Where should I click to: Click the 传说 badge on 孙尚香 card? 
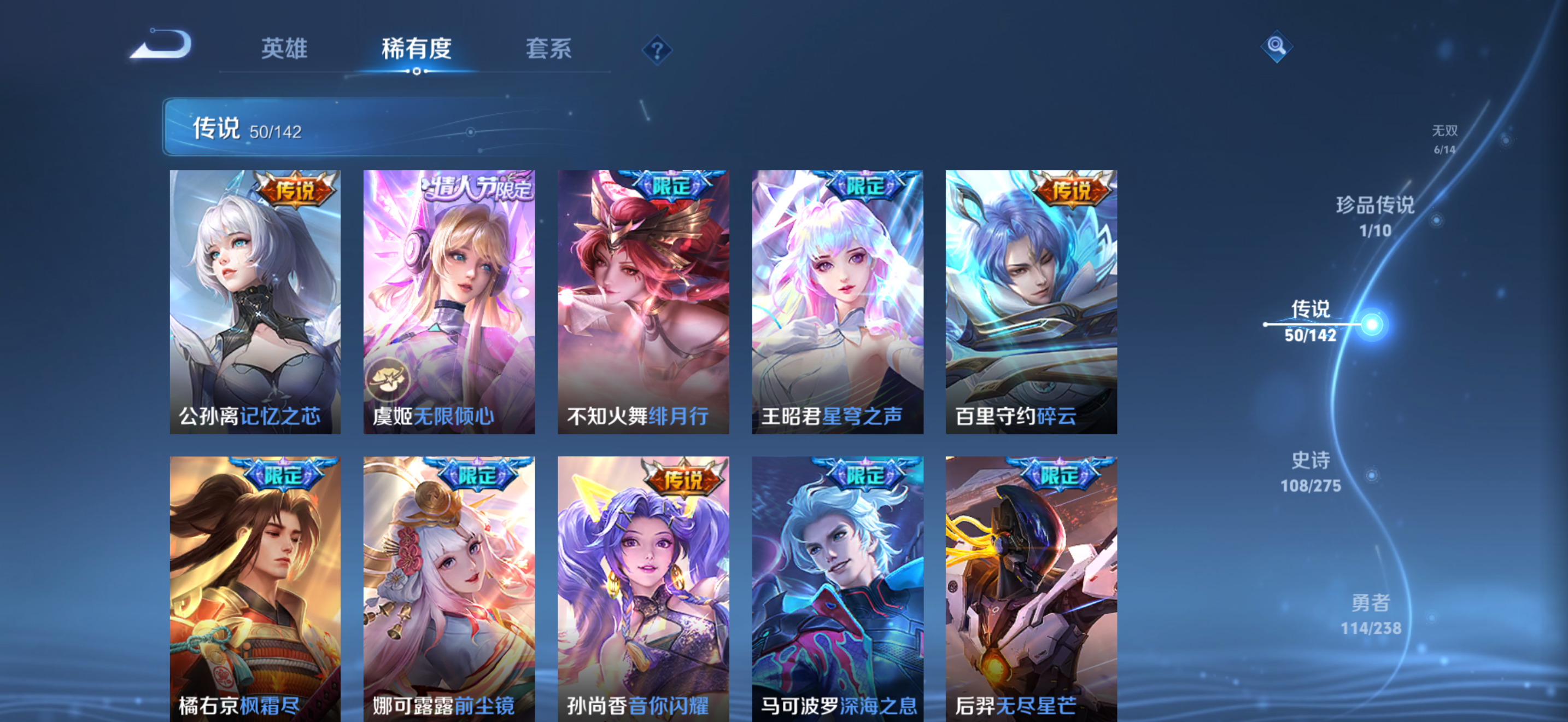point(683,480)
